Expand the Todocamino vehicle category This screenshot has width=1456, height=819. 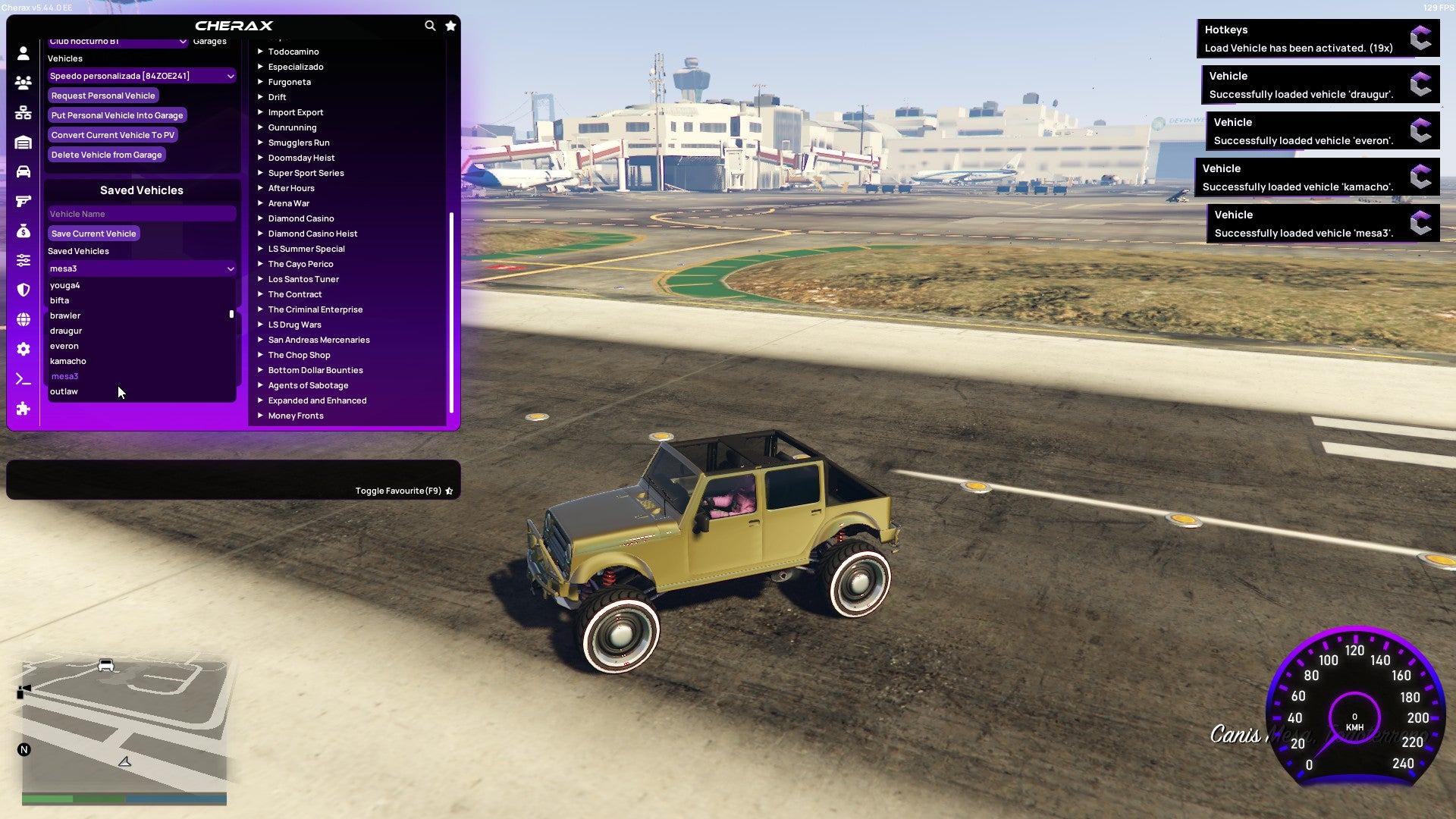pos(294,51)
